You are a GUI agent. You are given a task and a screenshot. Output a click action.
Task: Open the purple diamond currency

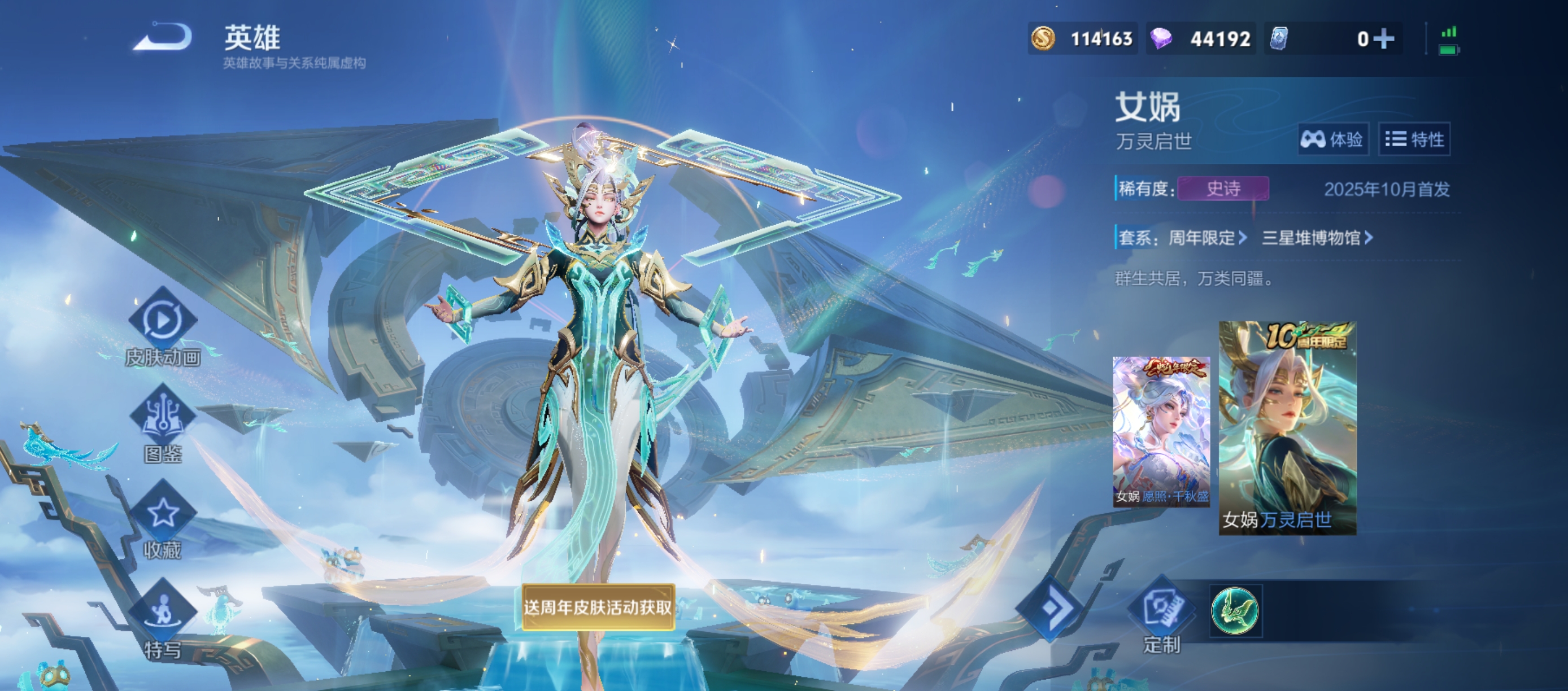1200,39
